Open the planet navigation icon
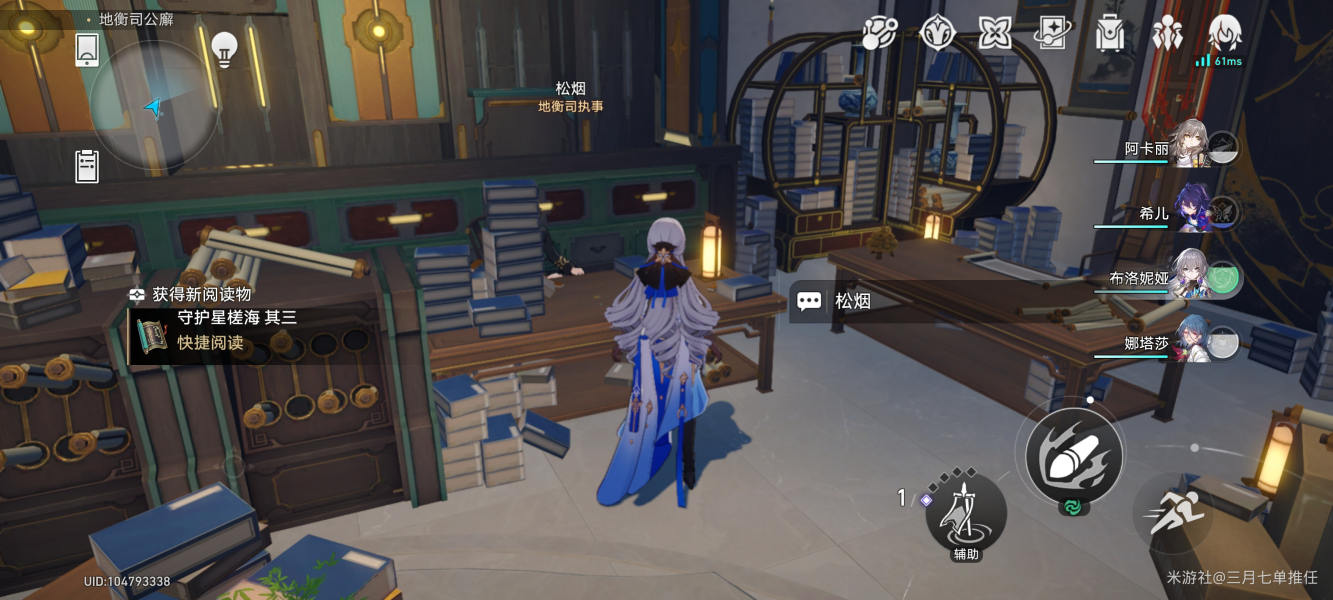The width and height of the screenshot is (1333, 600). [880, 33]
